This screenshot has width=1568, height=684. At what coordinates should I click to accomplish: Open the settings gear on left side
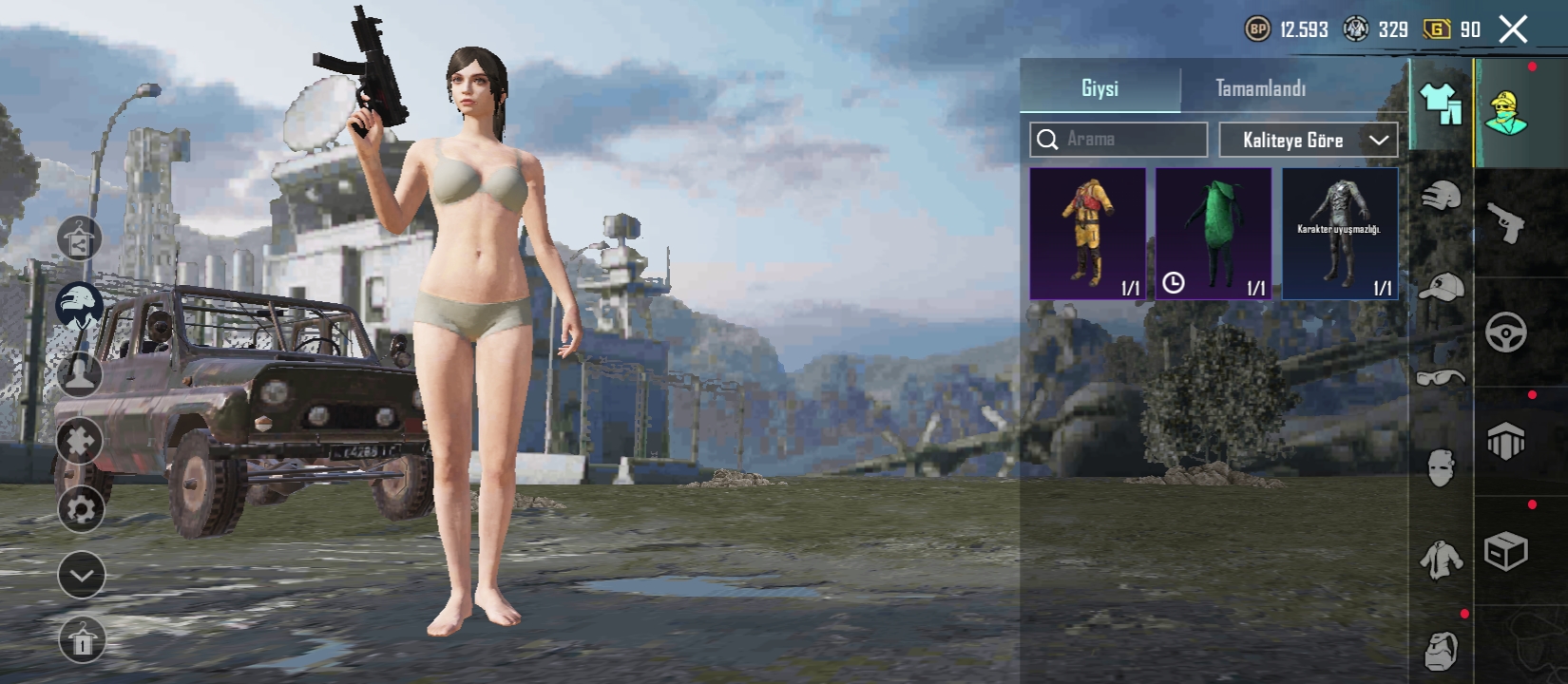pos(80,509)
